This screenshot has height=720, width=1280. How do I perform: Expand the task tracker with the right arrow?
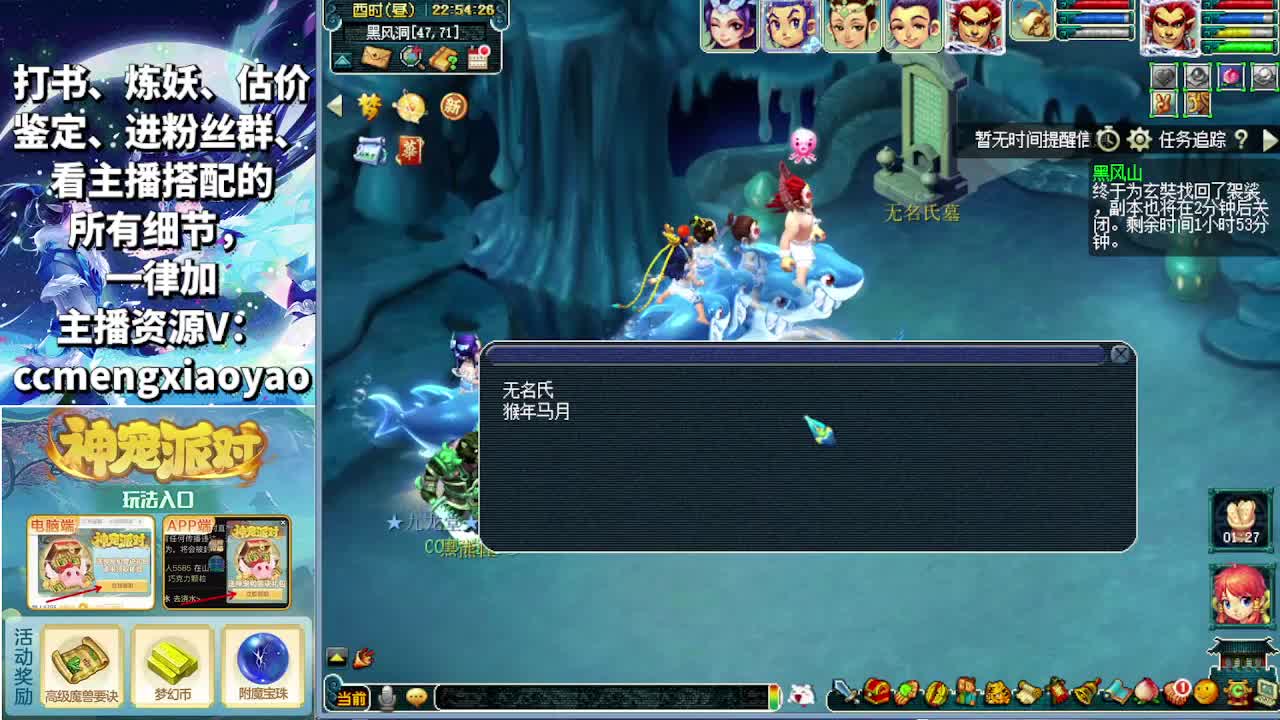click(x=1271, y=139)
